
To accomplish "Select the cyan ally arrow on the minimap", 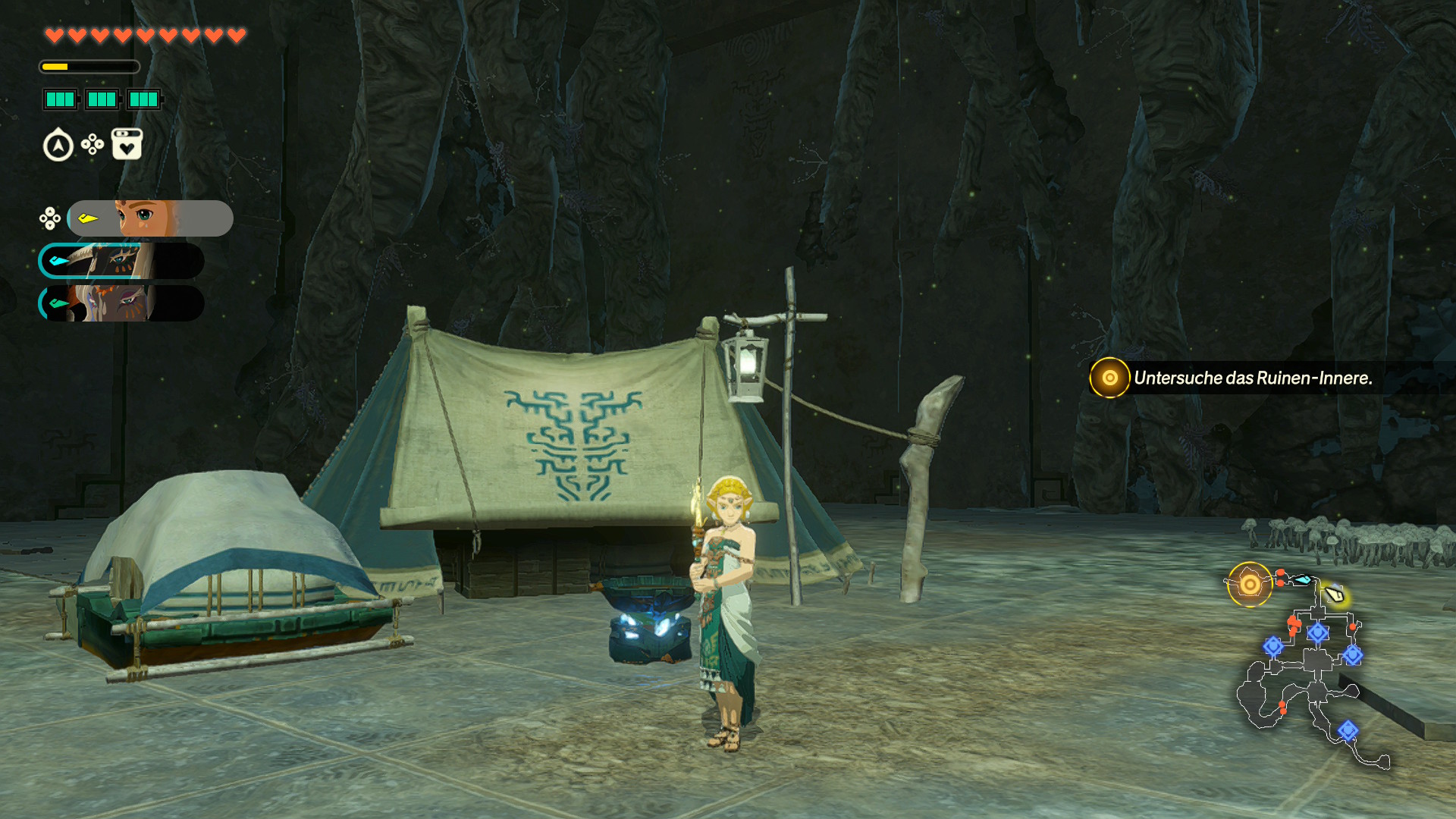I will pos(1302,580).
